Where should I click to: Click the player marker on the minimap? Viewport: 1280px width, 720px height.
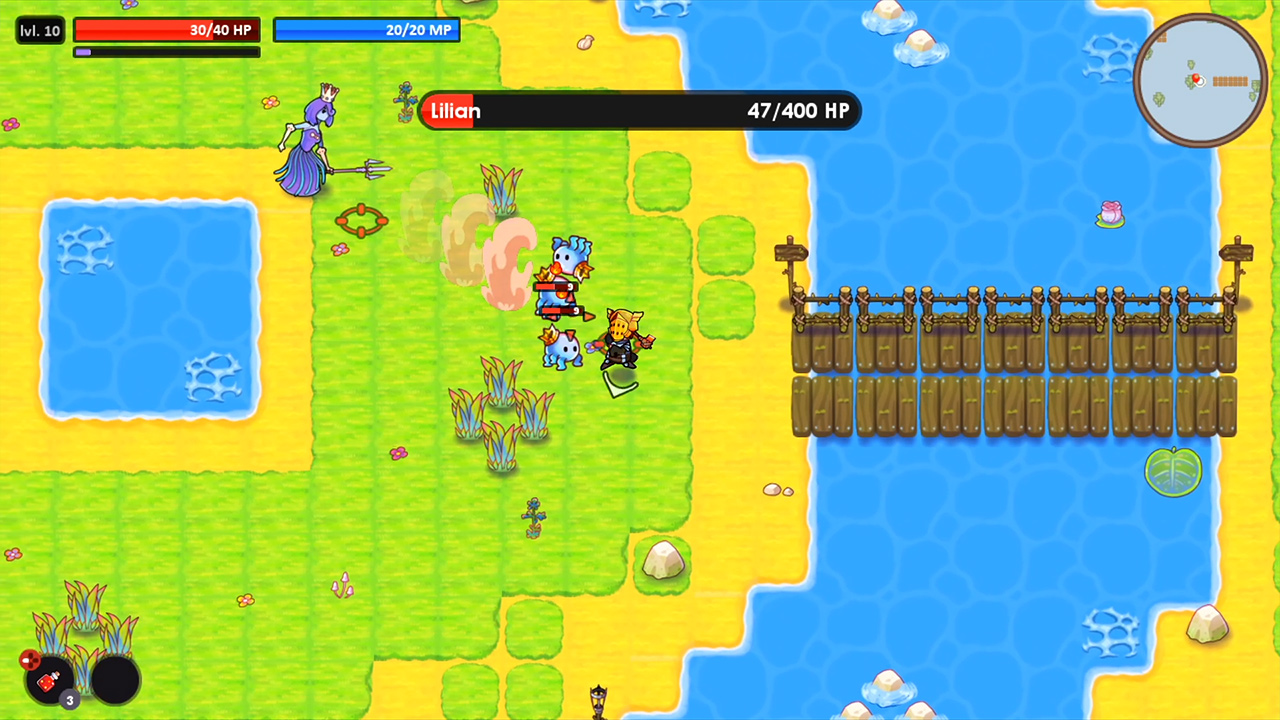(1197, 80)
